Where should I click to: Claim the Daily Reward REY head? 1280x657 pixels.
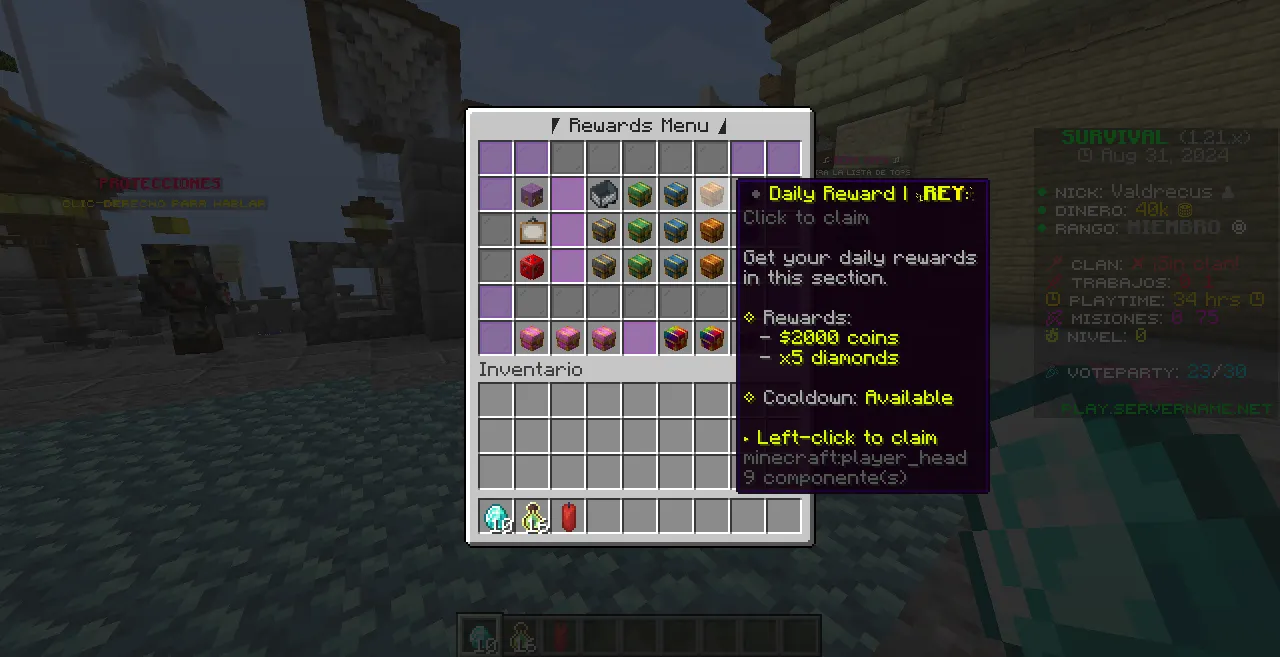coord(711,194)
